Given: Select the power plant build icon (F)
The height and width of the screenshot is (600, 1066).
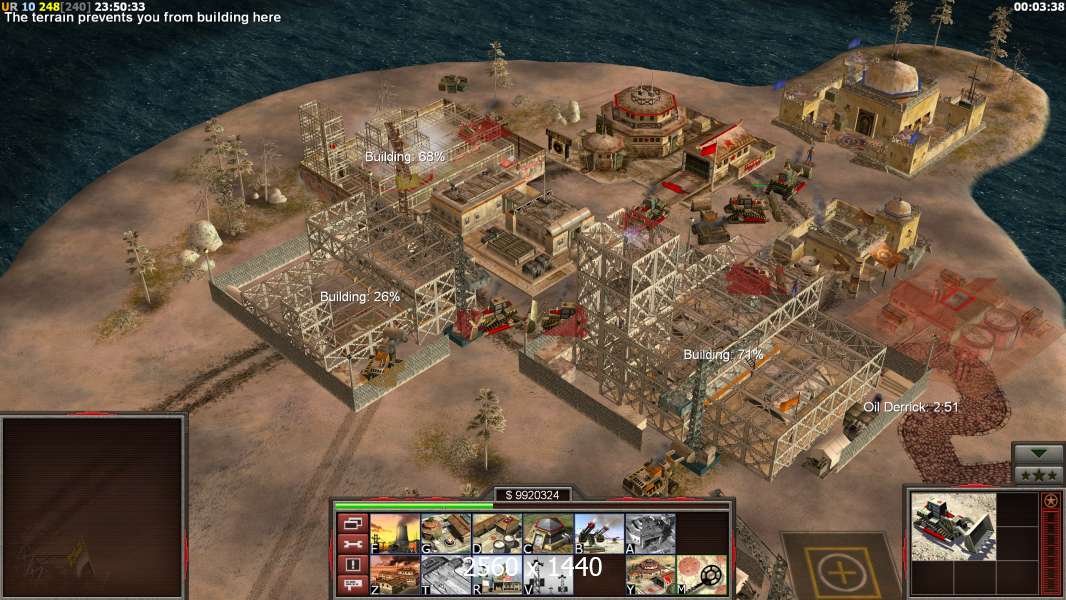Looking at the screenshot, I should click(395, 534).
